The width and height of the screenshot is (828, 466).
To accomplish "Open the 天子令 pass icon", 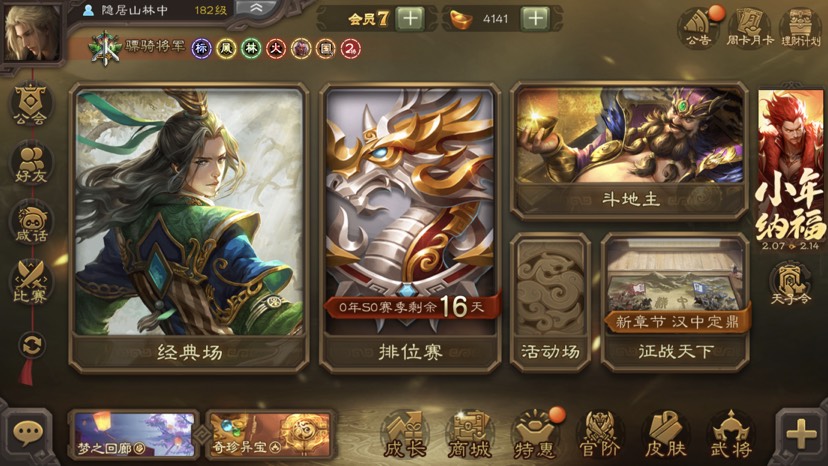I will 792,286.
